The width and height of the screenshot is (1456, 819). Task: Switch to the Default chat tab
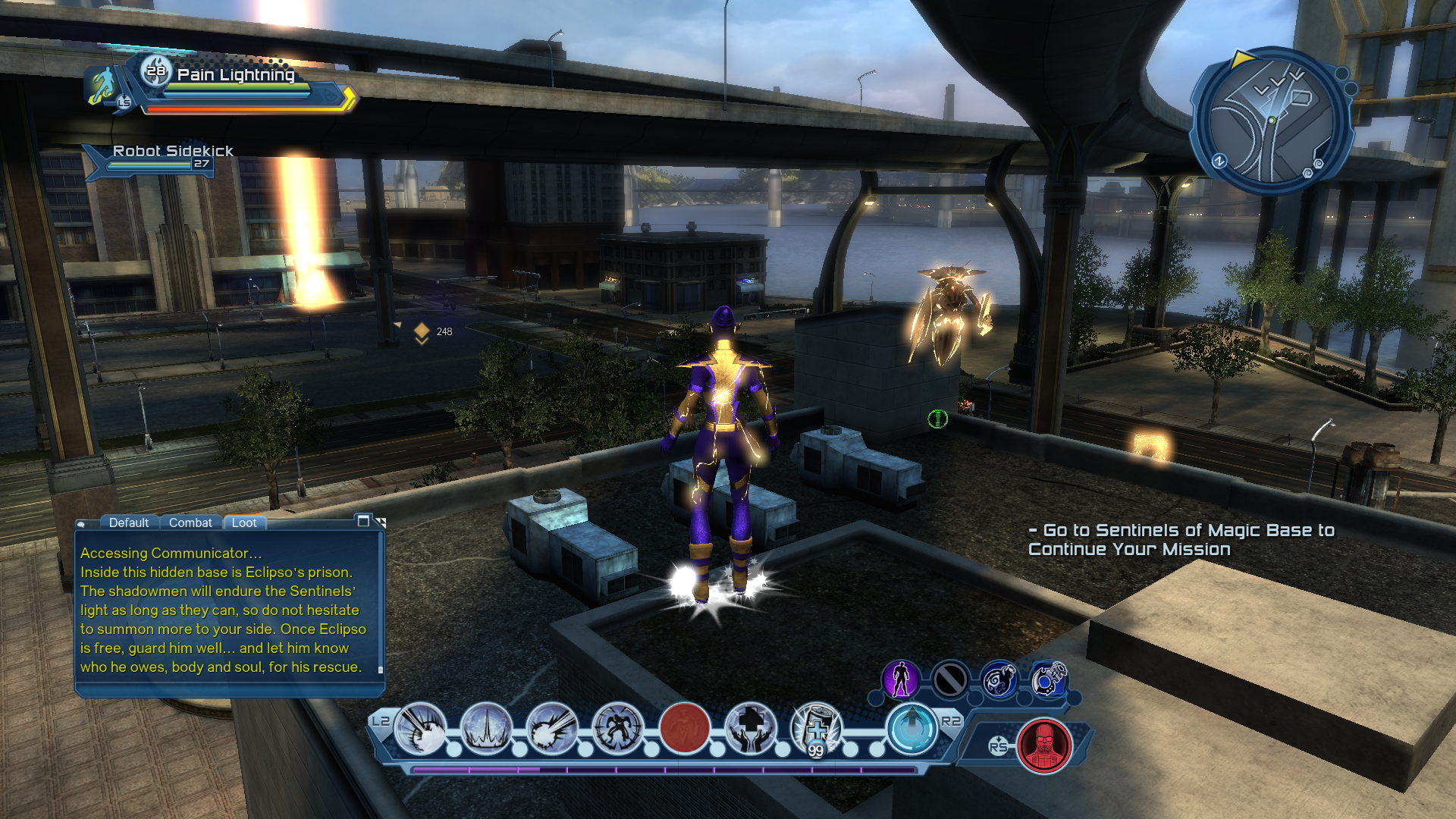(x=128, y=522)
